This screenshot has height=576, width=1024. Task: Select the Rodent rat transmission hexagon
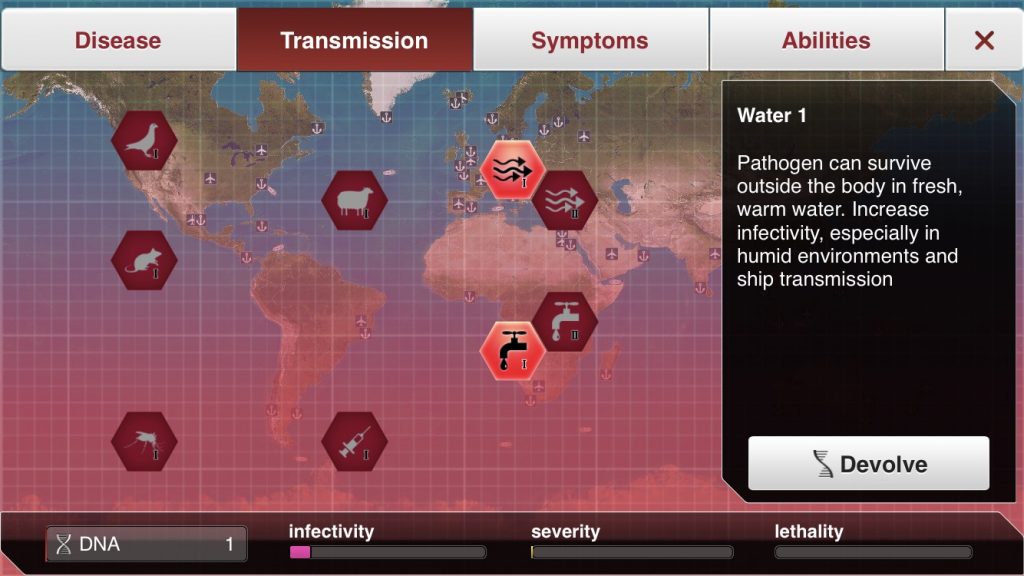tap(144, 260)
